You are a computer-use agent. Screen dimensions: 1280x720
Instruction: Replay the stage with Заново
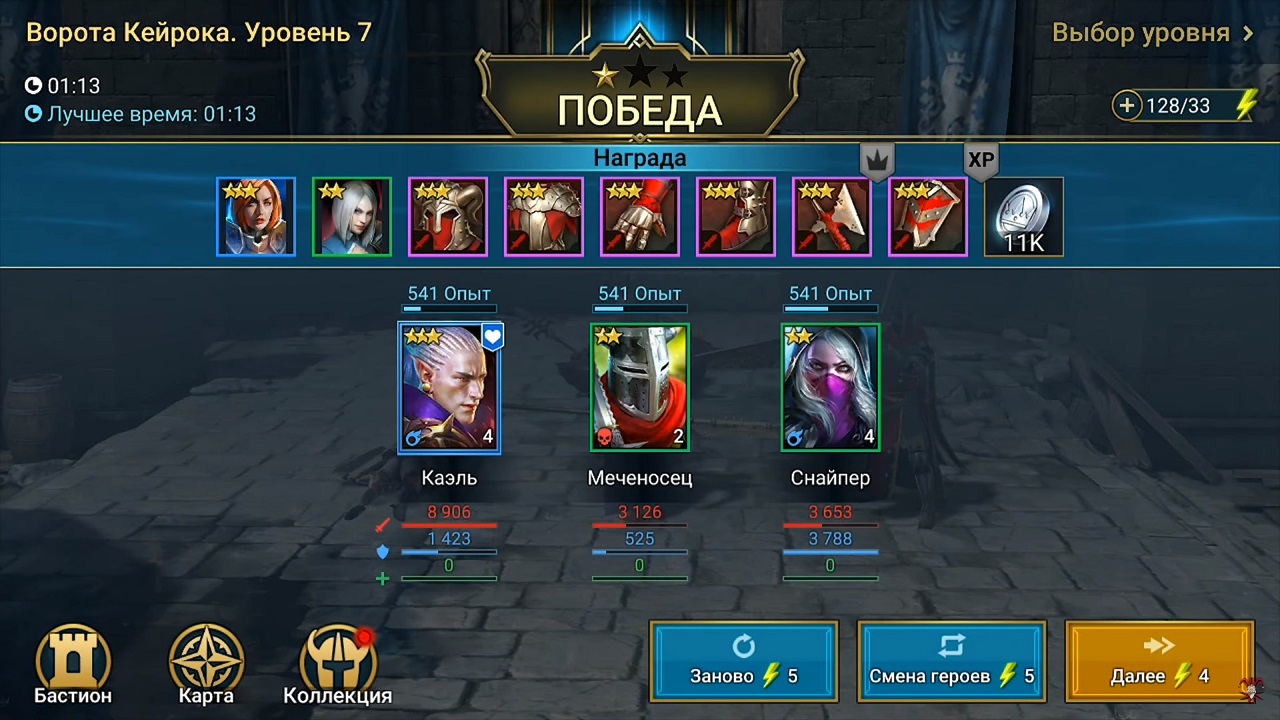743,661
